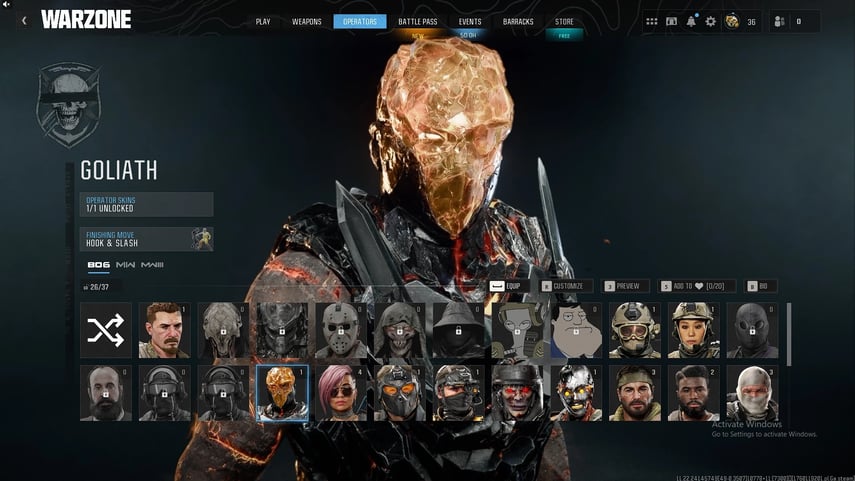
Task: Open the operator Bio
Action: tap(761, 286)
